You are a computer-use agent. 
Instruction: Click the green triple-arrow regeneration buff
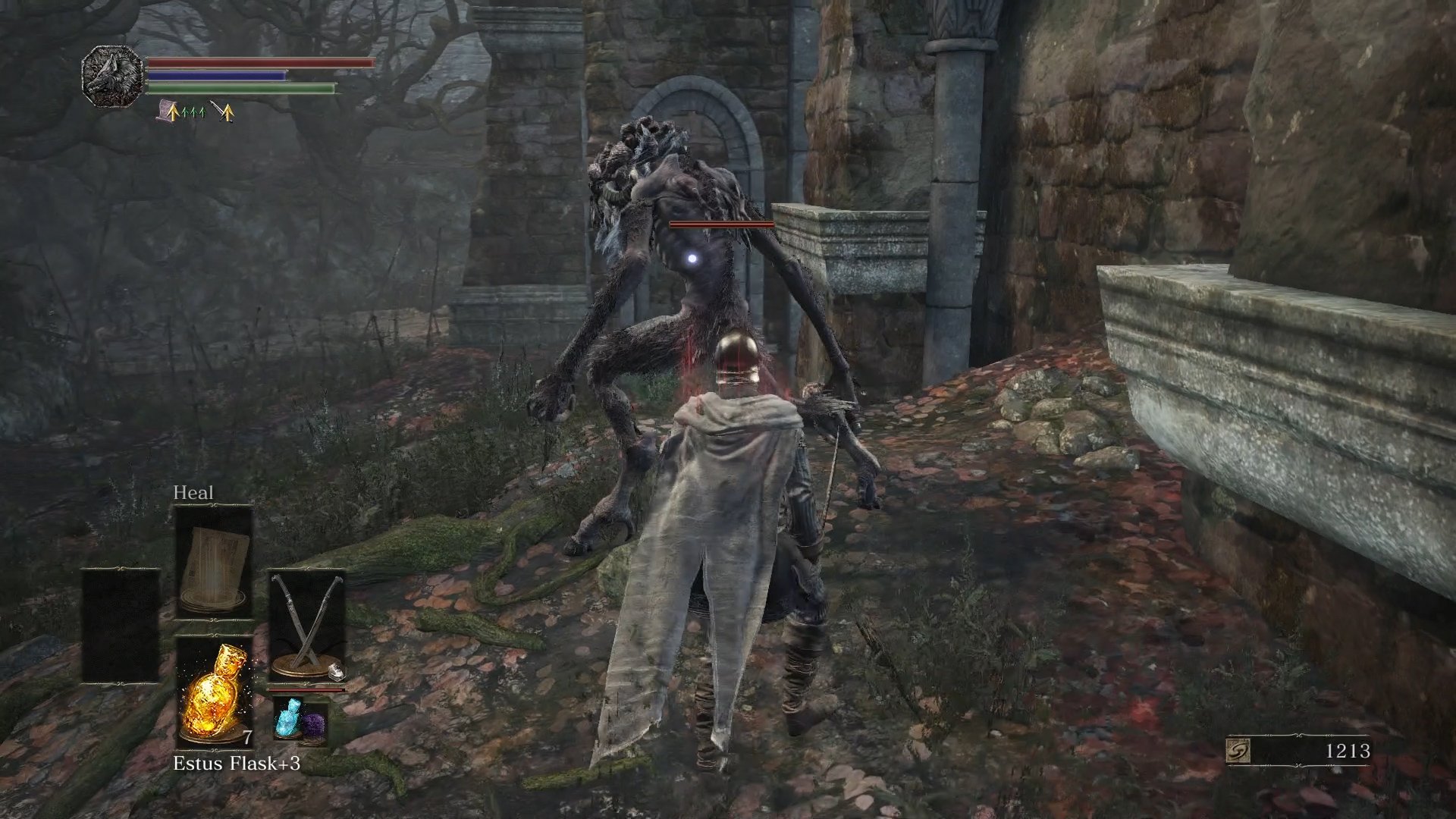(x=194, y=112)
